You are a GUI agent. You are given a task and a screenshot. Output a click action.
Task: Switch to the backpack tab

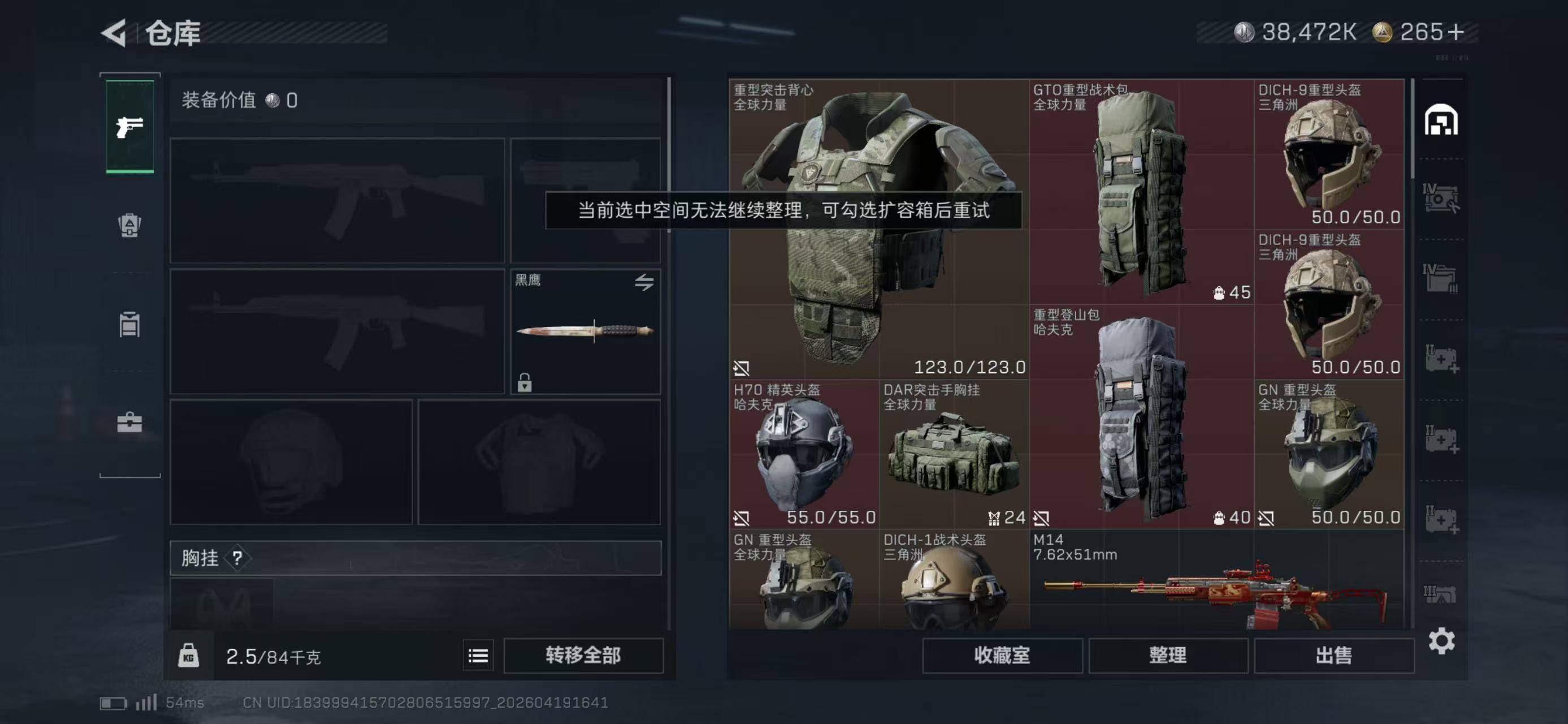pyautogui.click(x=129, y=225)
